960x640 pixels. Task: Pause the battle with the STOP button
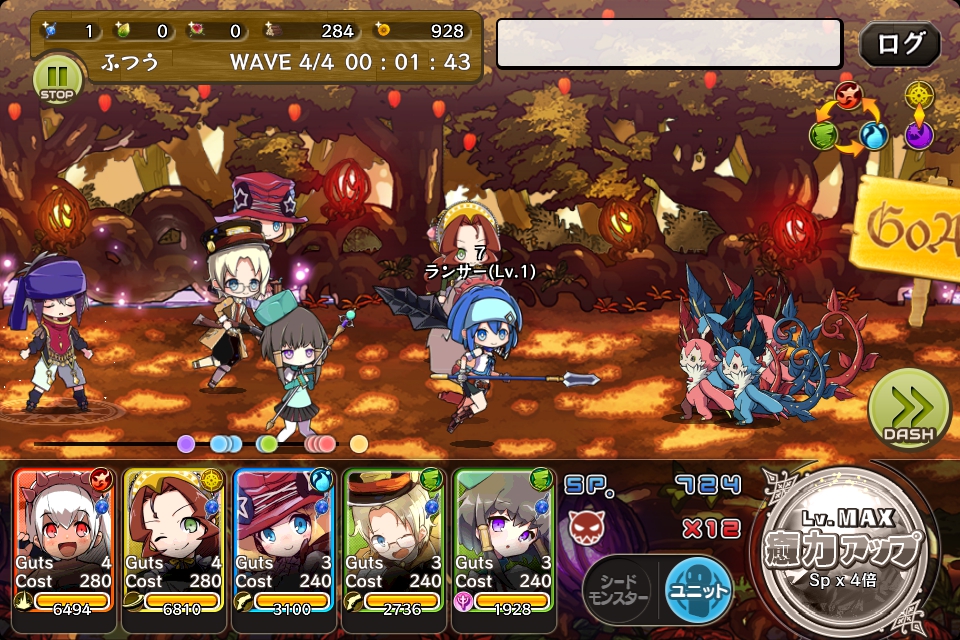click(56, 80)
